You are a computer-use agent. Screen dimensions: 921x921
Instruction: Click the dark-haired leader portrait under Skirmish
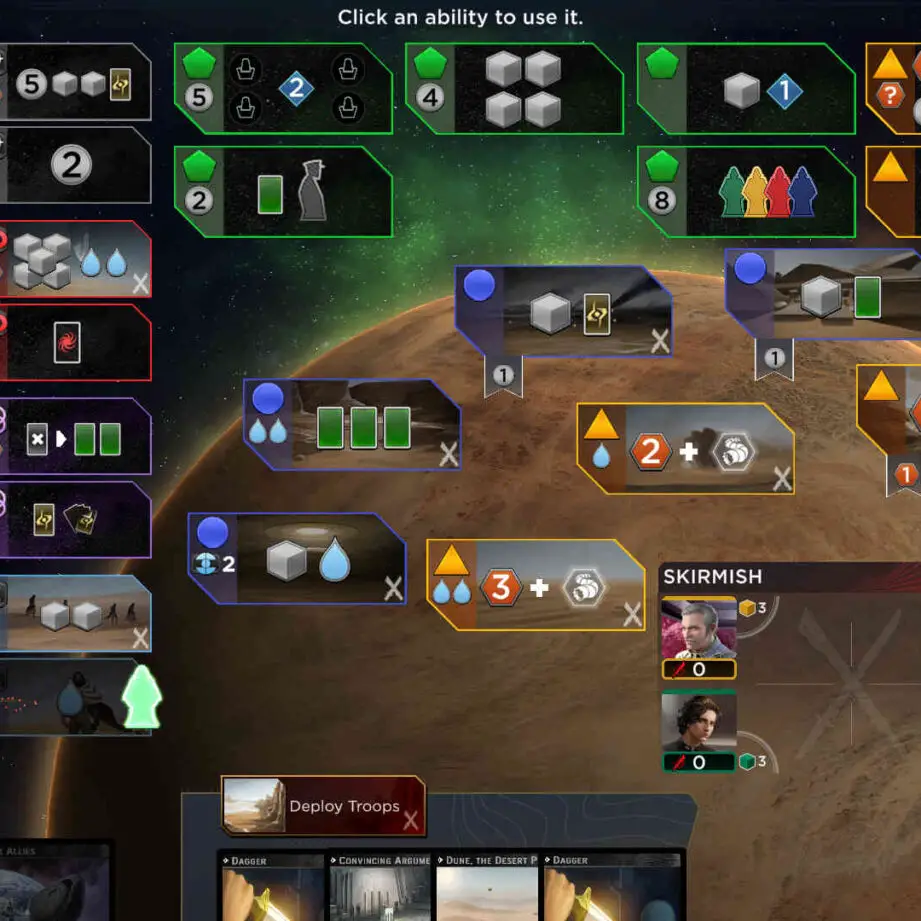699,722
